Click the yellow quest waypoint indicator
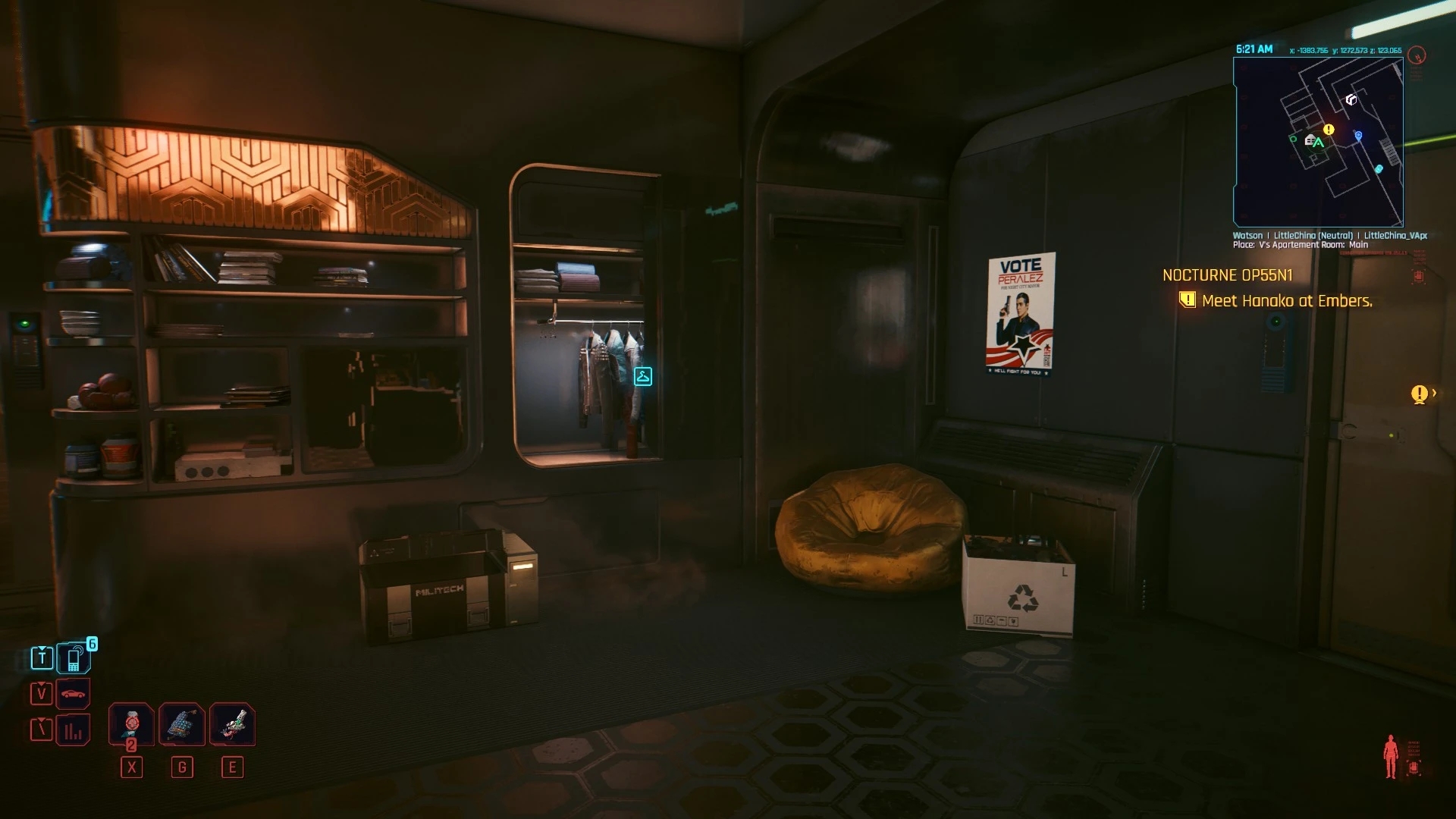Viewport: 1456px width, 819px height. 1419,394
